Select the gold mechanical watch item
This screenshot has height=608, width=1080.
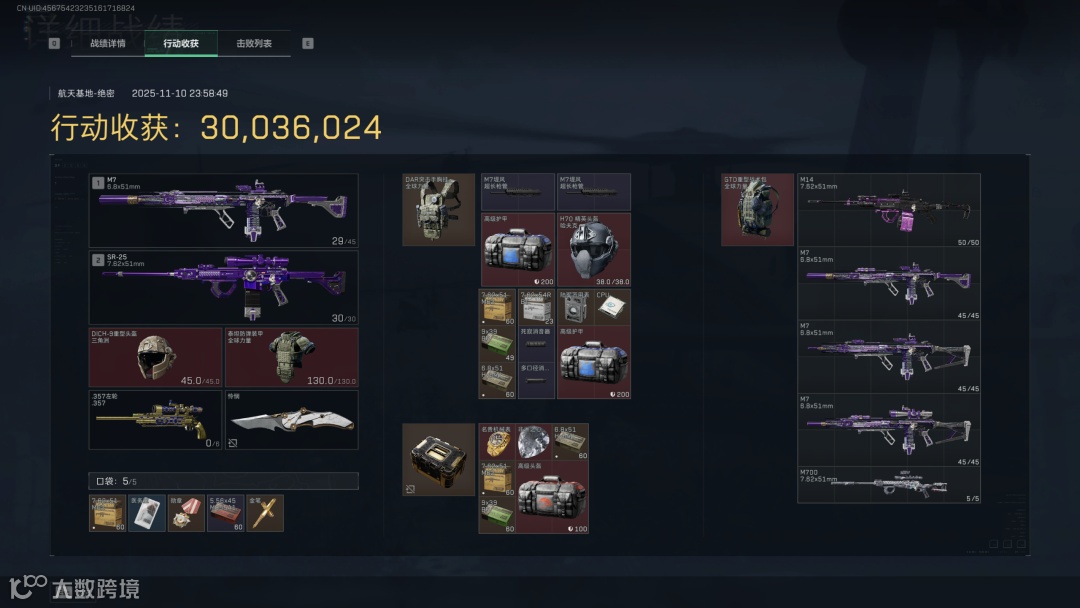497,441
